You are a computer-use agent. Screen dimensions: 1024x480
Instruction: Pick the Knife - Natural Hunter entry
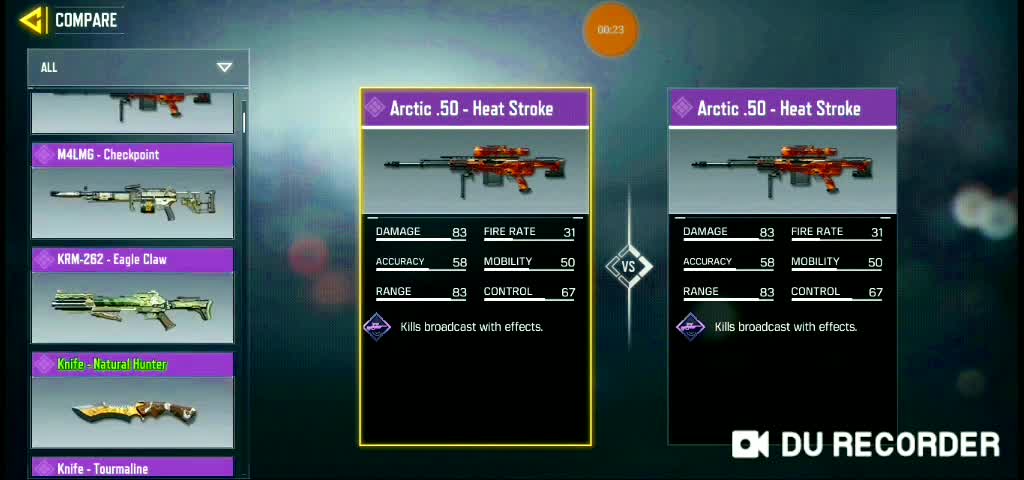[133, 400]
